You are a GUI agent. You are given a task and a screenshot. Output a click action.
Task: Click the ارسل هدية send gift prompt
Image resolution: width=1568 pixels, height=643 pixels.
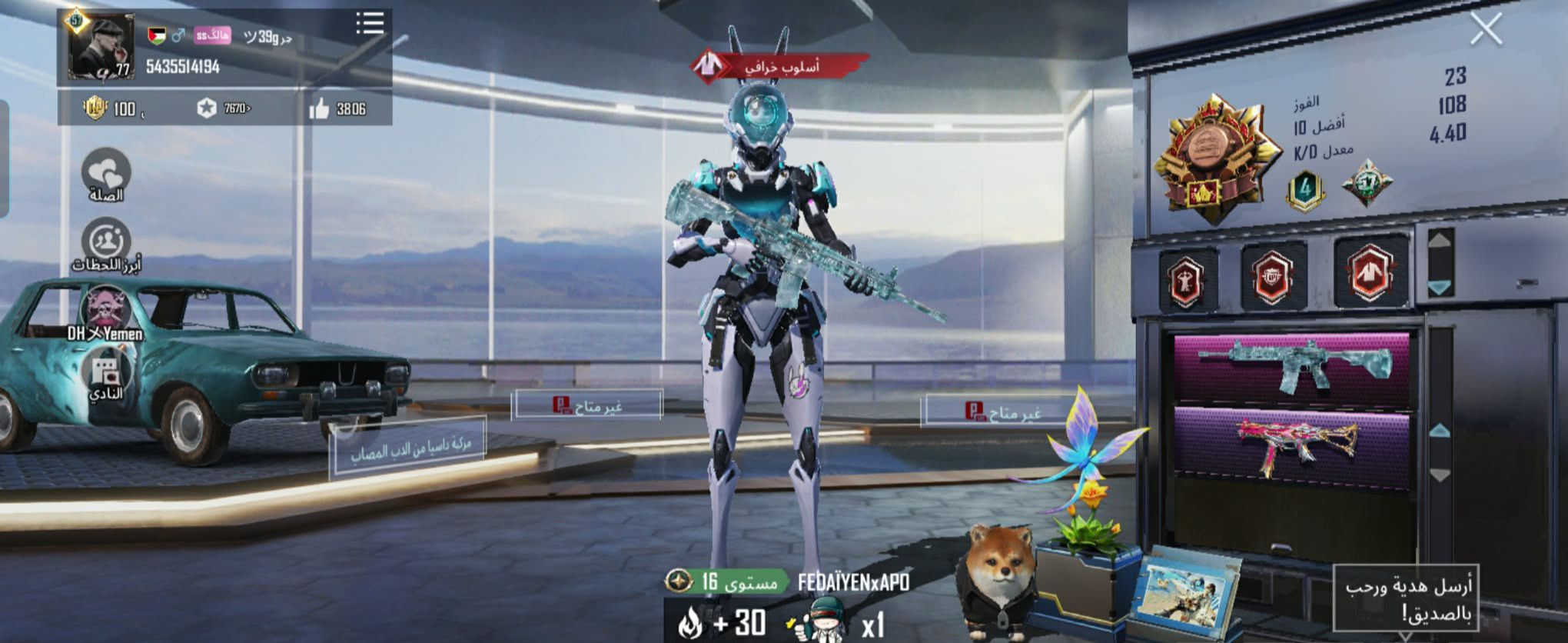coord(1407,598)
